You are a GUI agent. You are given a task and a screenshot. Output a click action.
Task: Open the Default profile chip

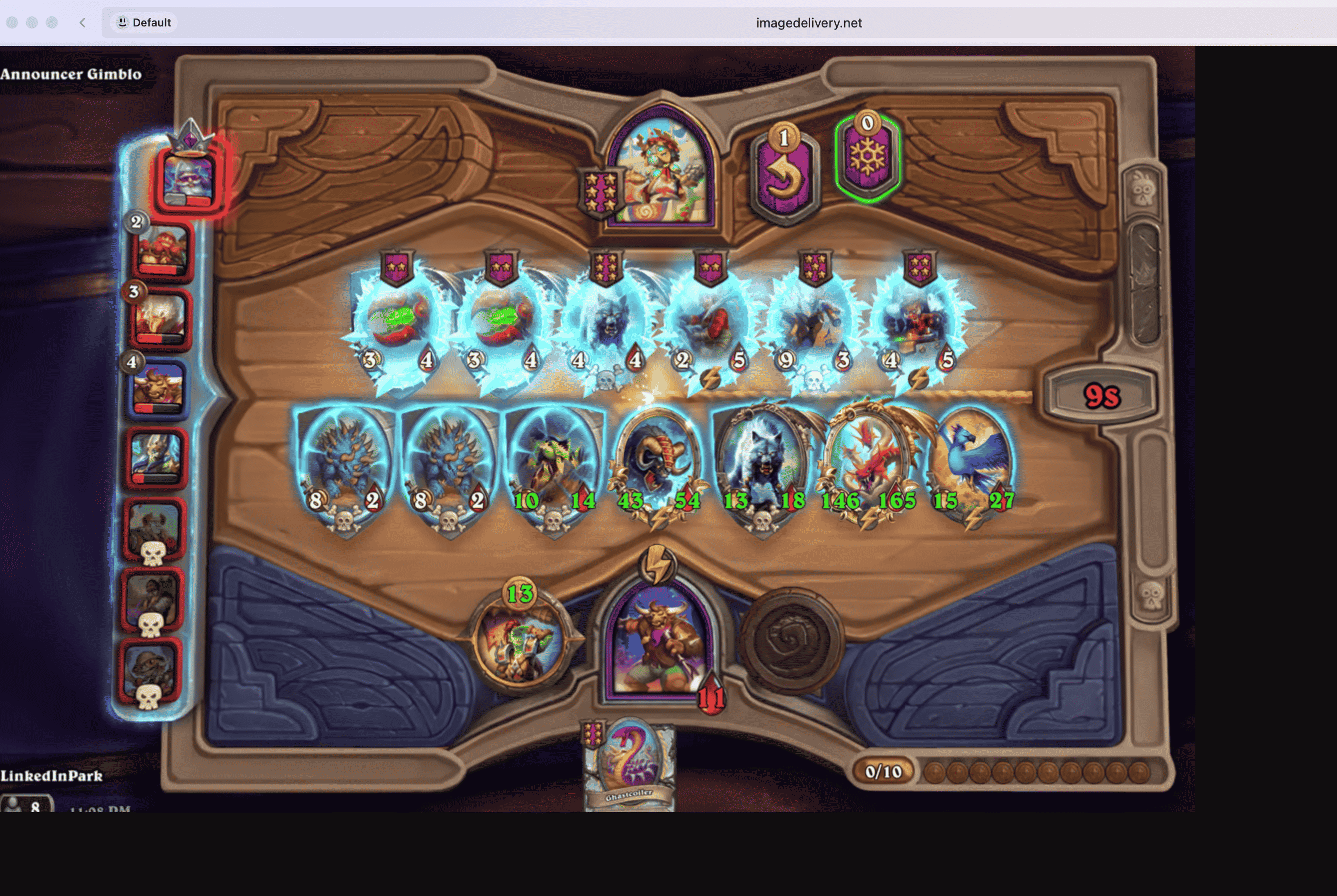(144, 23)
